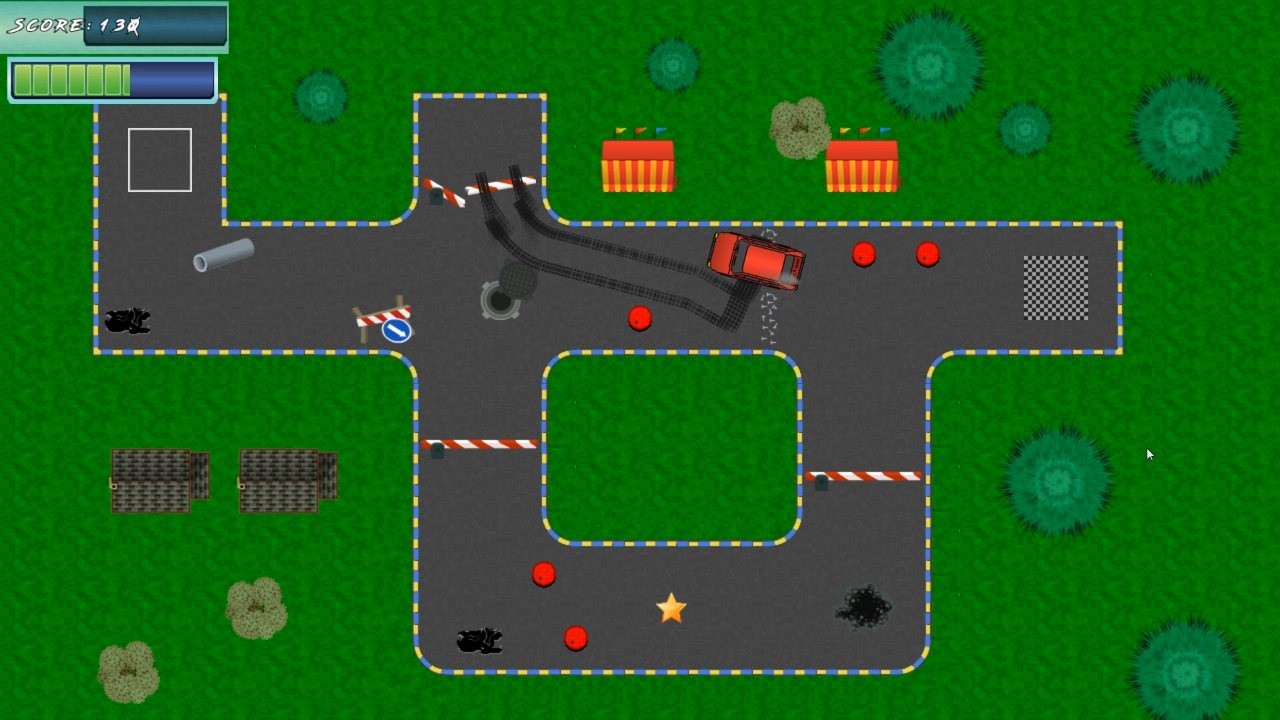Click the right red circus tent

(862, 165)
